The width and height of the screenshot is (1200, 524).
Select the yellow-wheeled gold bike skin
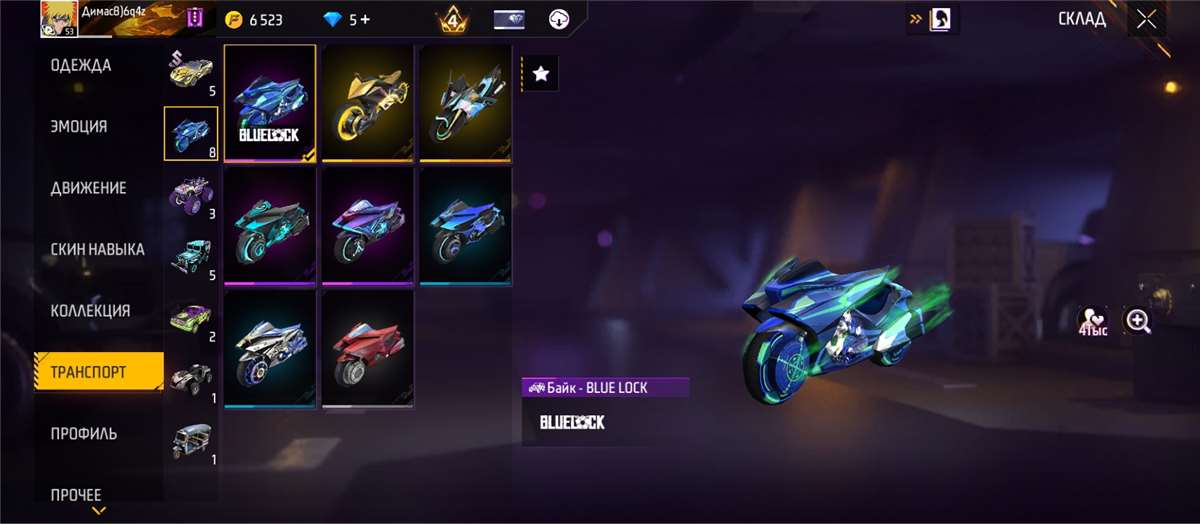coord(368,102)
